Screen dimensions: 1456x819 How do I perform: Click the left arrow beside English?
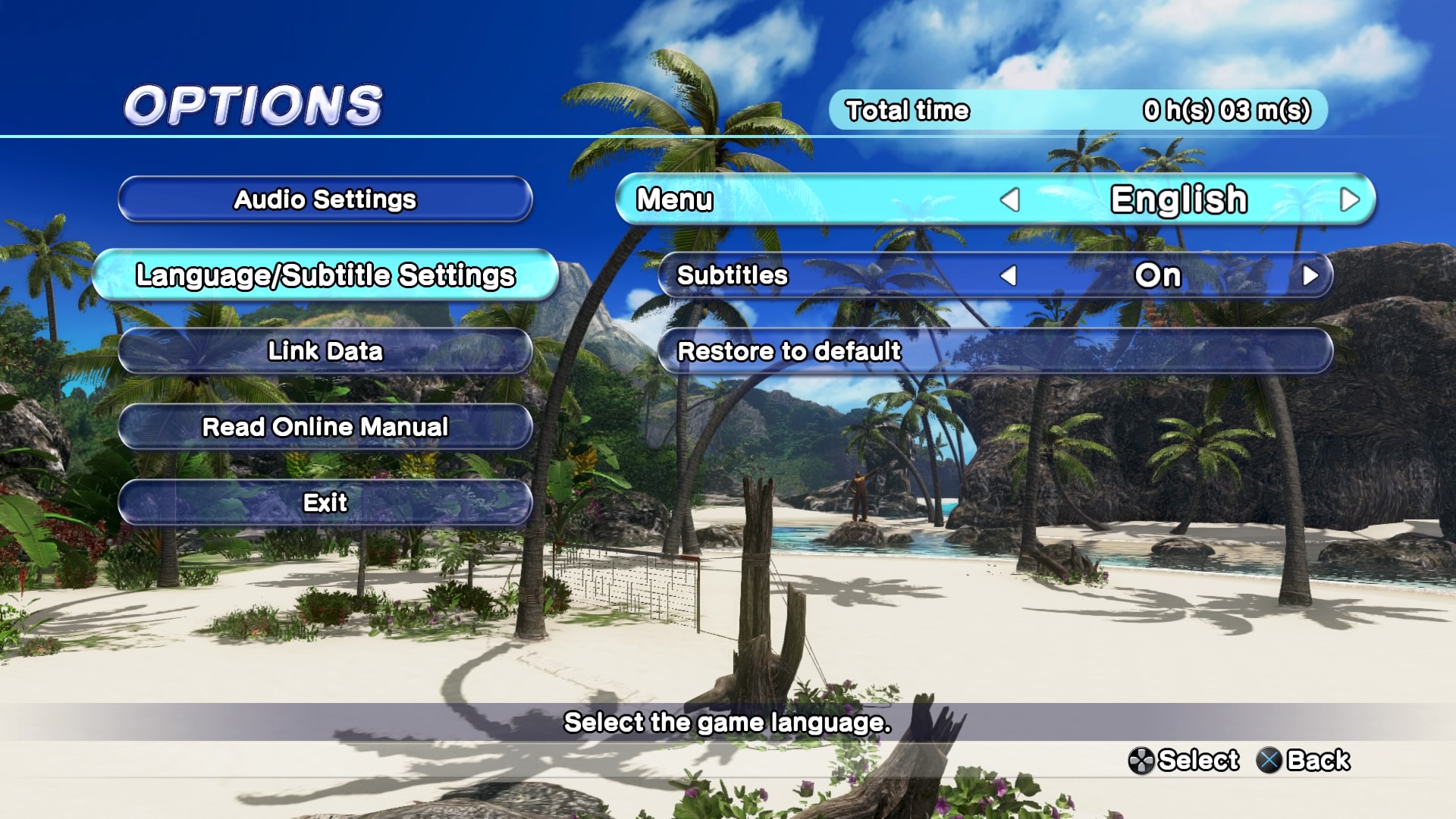(x=1009, y=200)
